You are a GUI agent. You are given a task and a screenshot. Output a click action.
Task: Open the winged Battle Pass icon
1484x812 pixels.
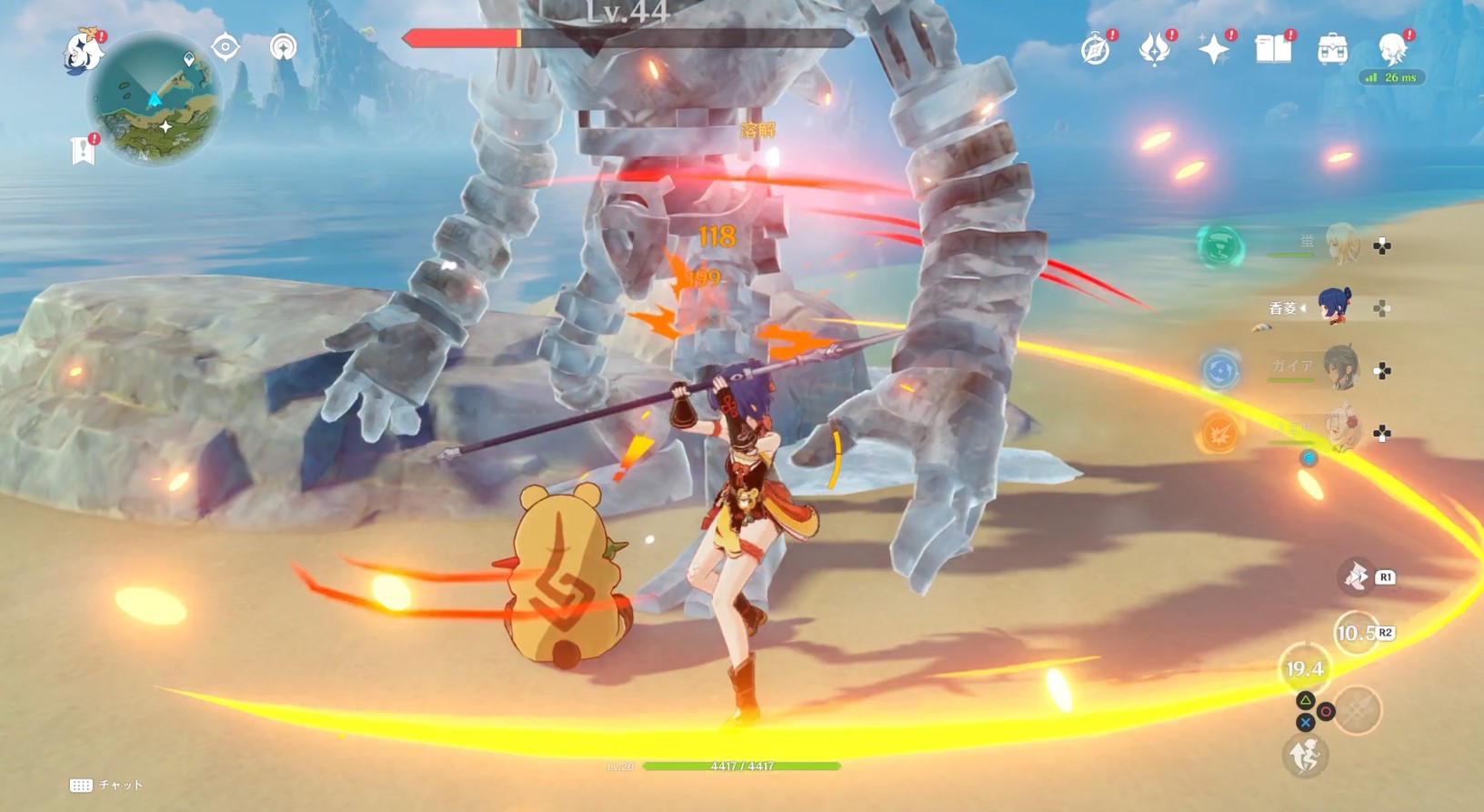1155,49
